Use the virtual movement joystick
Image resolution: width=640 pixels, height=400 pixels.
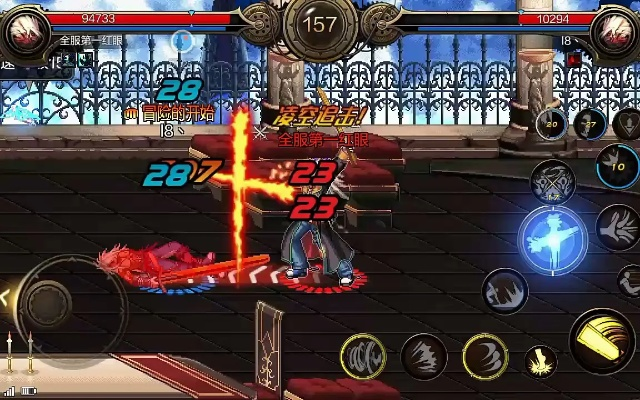click(x=47, y=300)
